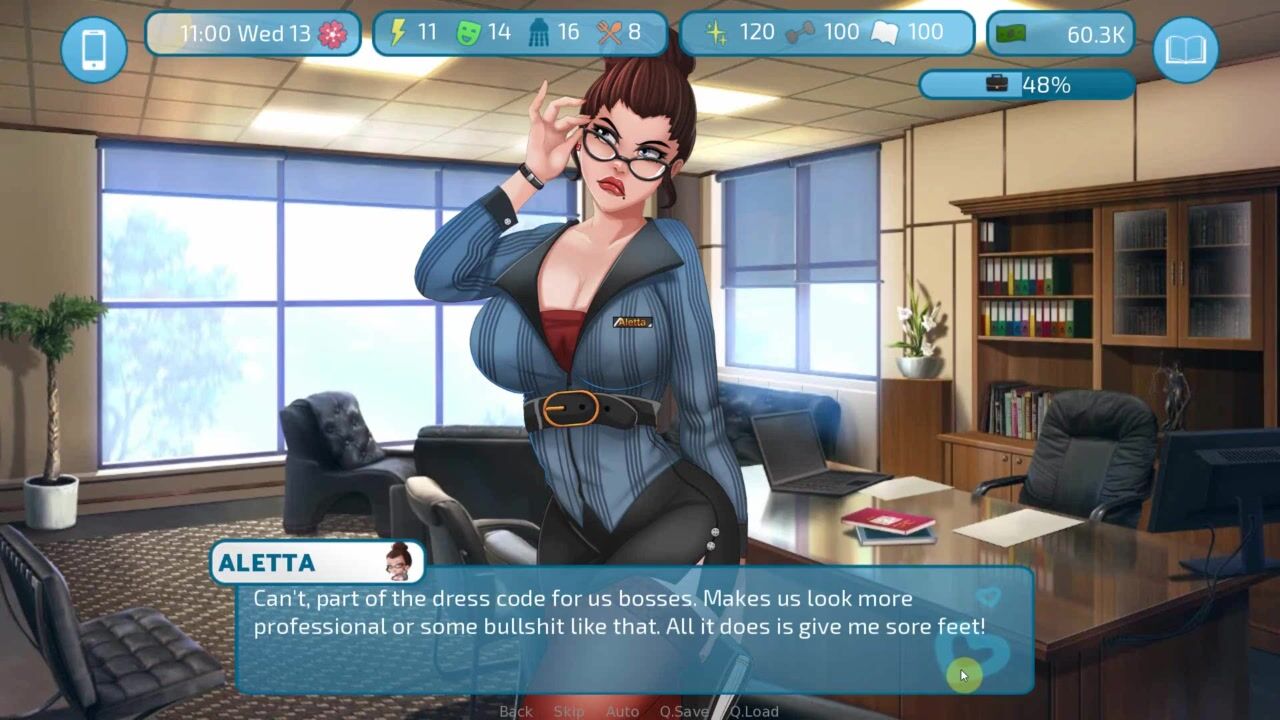Toggle Auto dialogue advance

pos(622,711)
